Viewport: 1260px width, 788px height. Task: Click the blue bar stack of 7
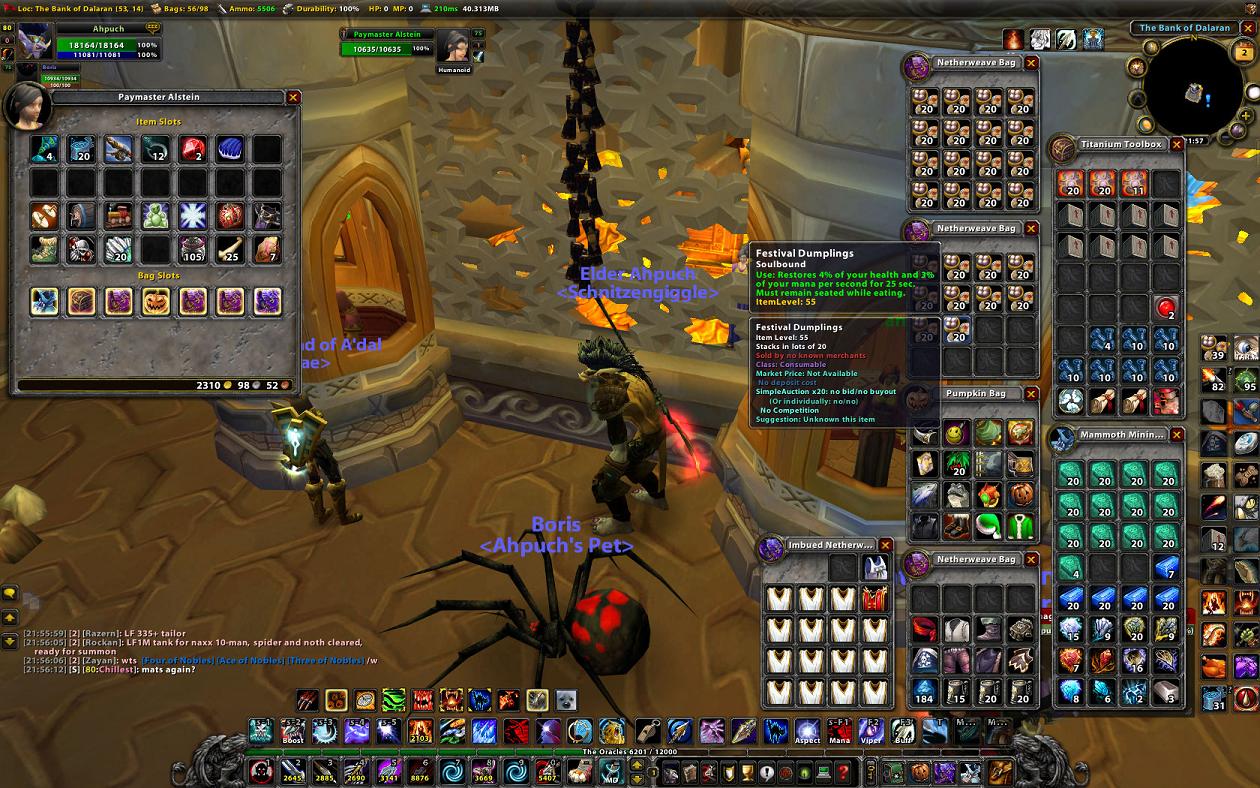click(x=1166, y=568)
